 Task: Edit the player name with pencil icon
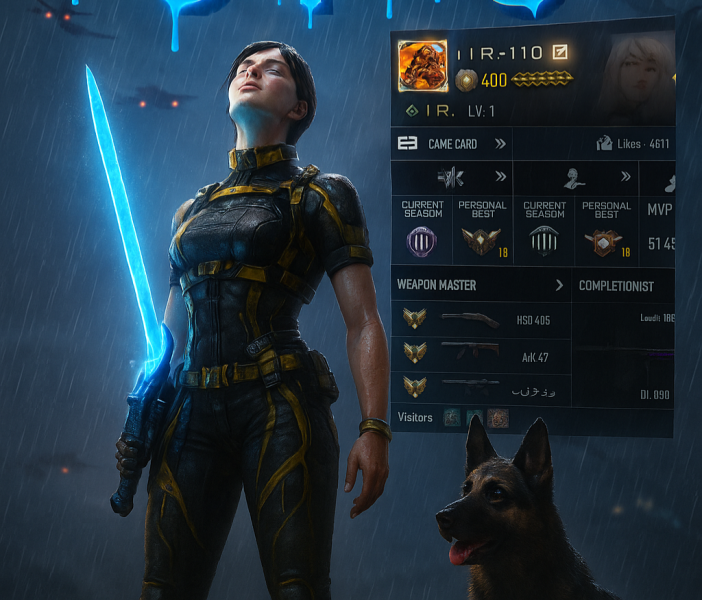click(560, 52)
